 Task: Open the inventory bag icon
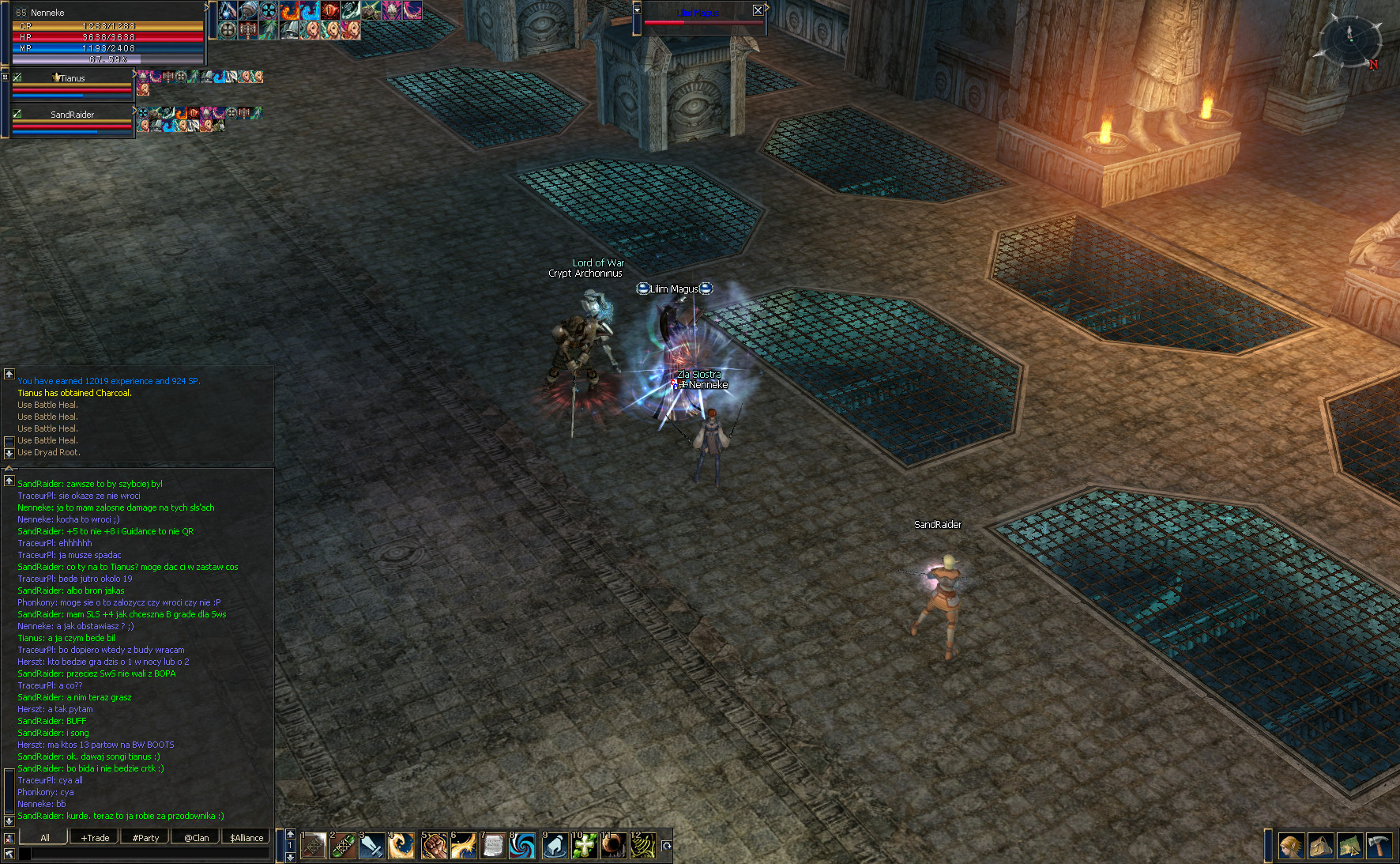1321,846
